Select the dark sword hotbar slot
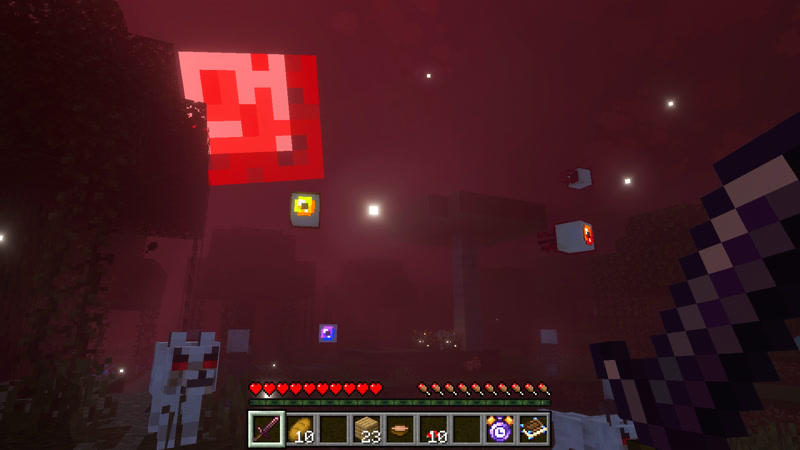This screenshot has height=450, width=800. pos(266,429)
